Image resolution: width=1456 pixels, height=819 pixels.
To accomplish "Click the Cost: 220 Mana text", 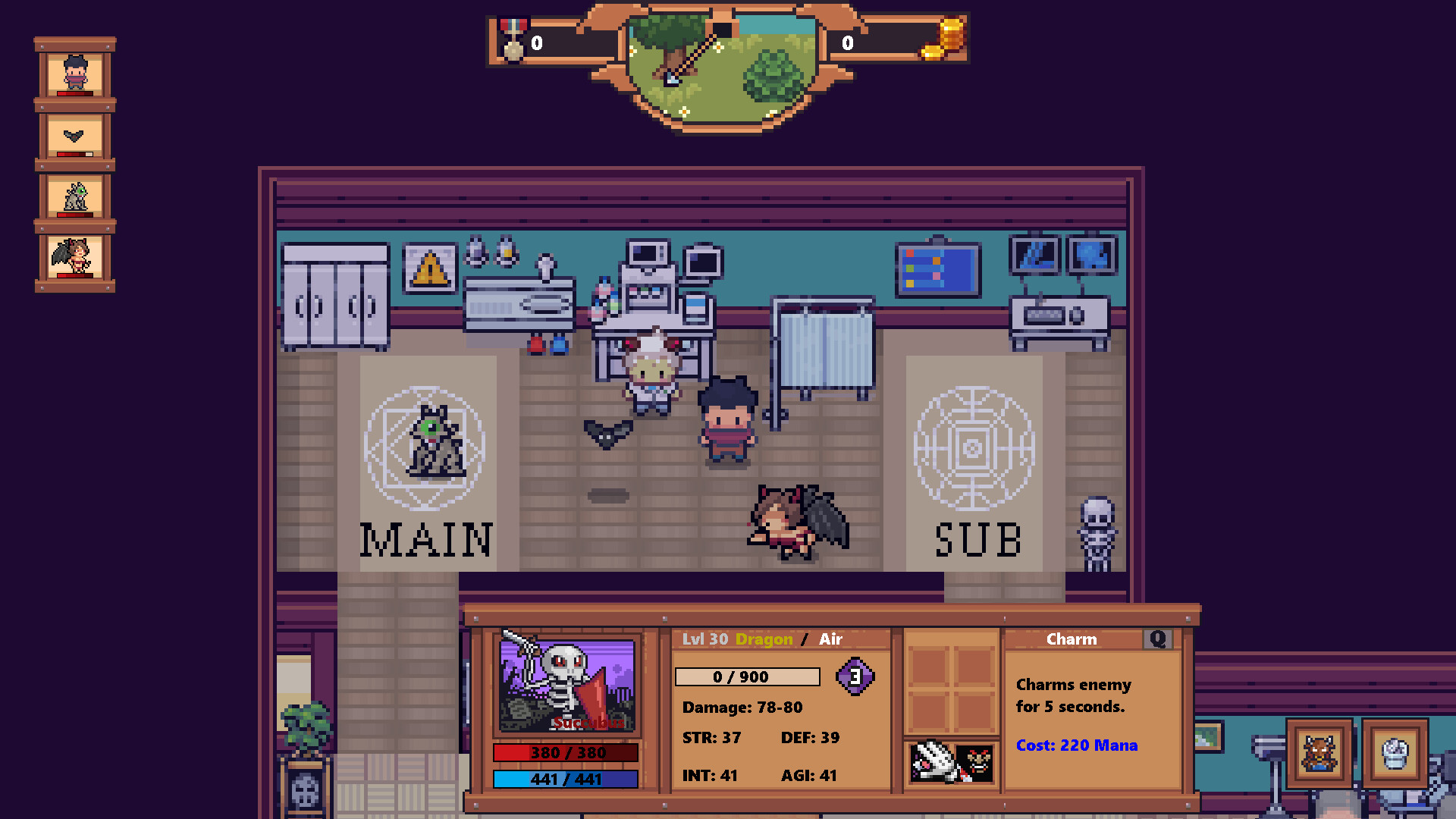I will pyautogui.click(x=1075, y=745).
